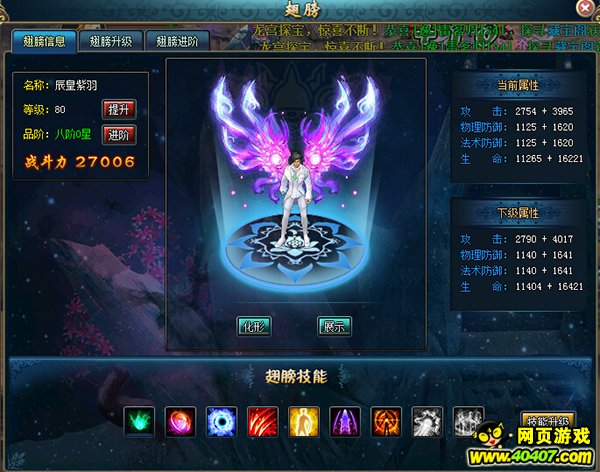This screenshot has height=472, width=600.
Task: Click the grey locked skill icon
Action: 468,421
